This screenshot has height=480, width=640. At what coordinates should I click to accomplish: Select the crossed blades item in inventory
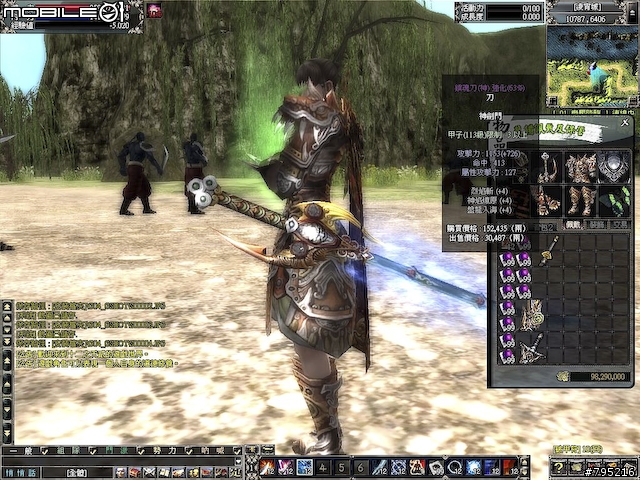pyautogui.click(x=531, y=348)
